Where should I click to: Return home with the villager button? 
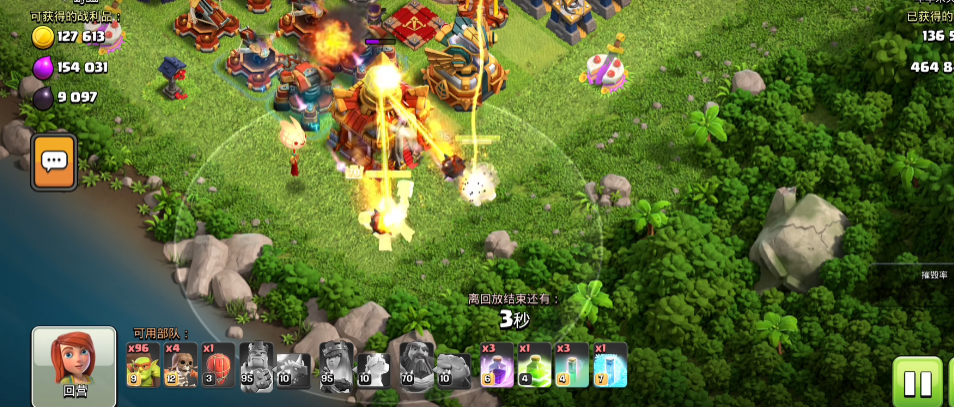coord(74,366)
